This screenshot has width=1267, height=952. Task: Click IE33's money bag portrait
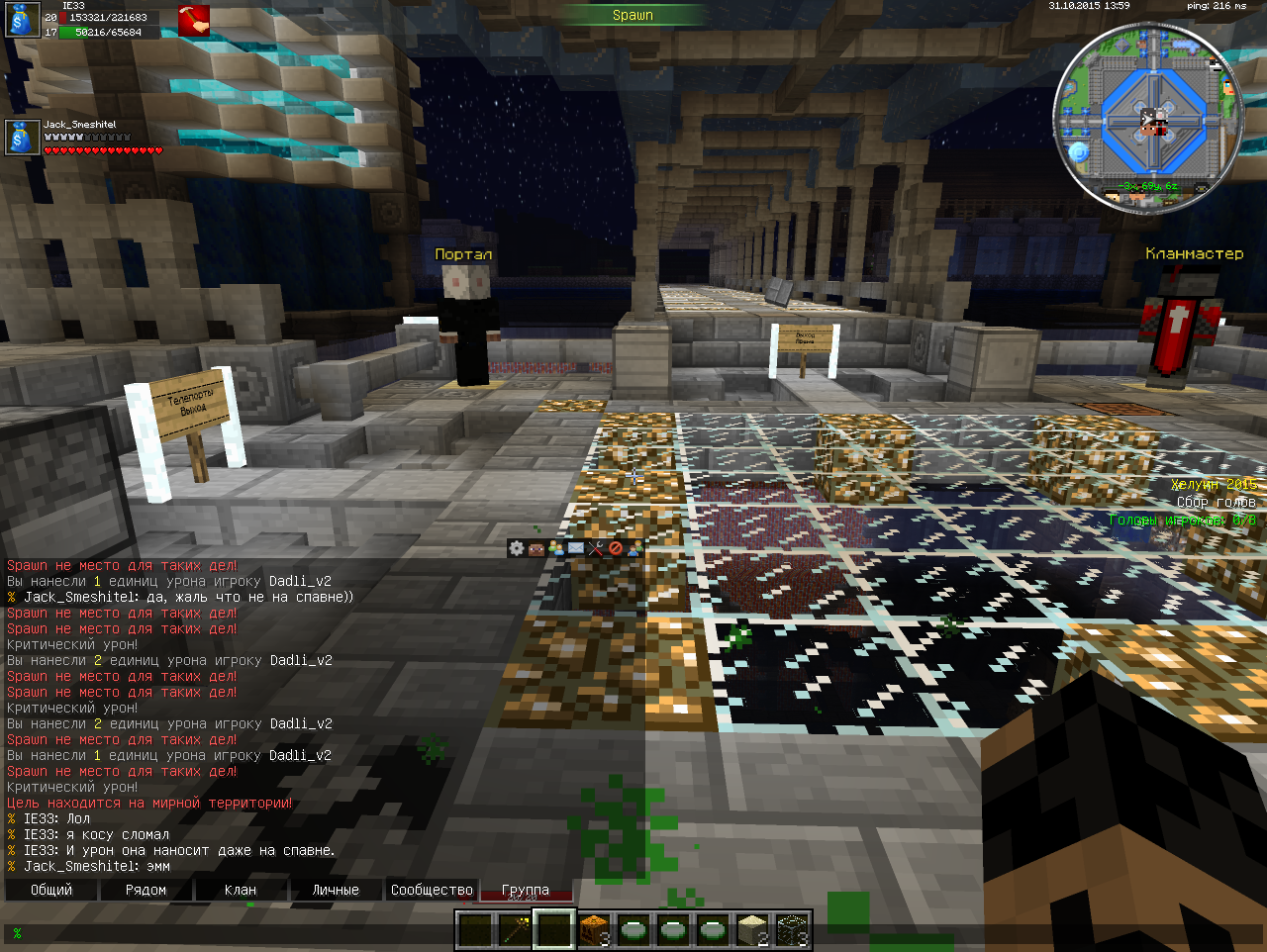[x=22, y=21]
